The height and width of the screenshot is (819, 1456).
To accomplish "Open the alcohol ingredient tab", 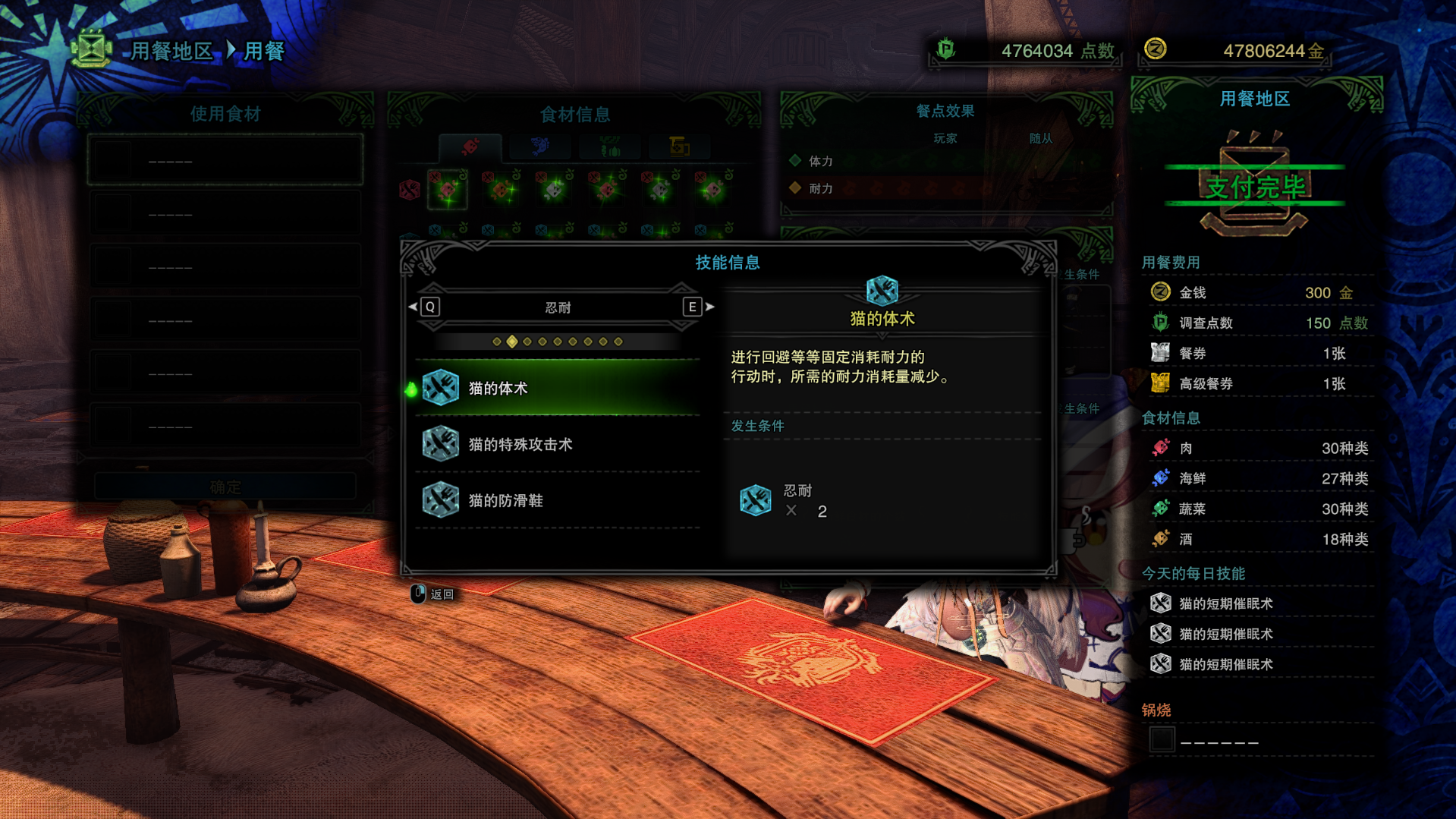I will [x=679, y=146].
